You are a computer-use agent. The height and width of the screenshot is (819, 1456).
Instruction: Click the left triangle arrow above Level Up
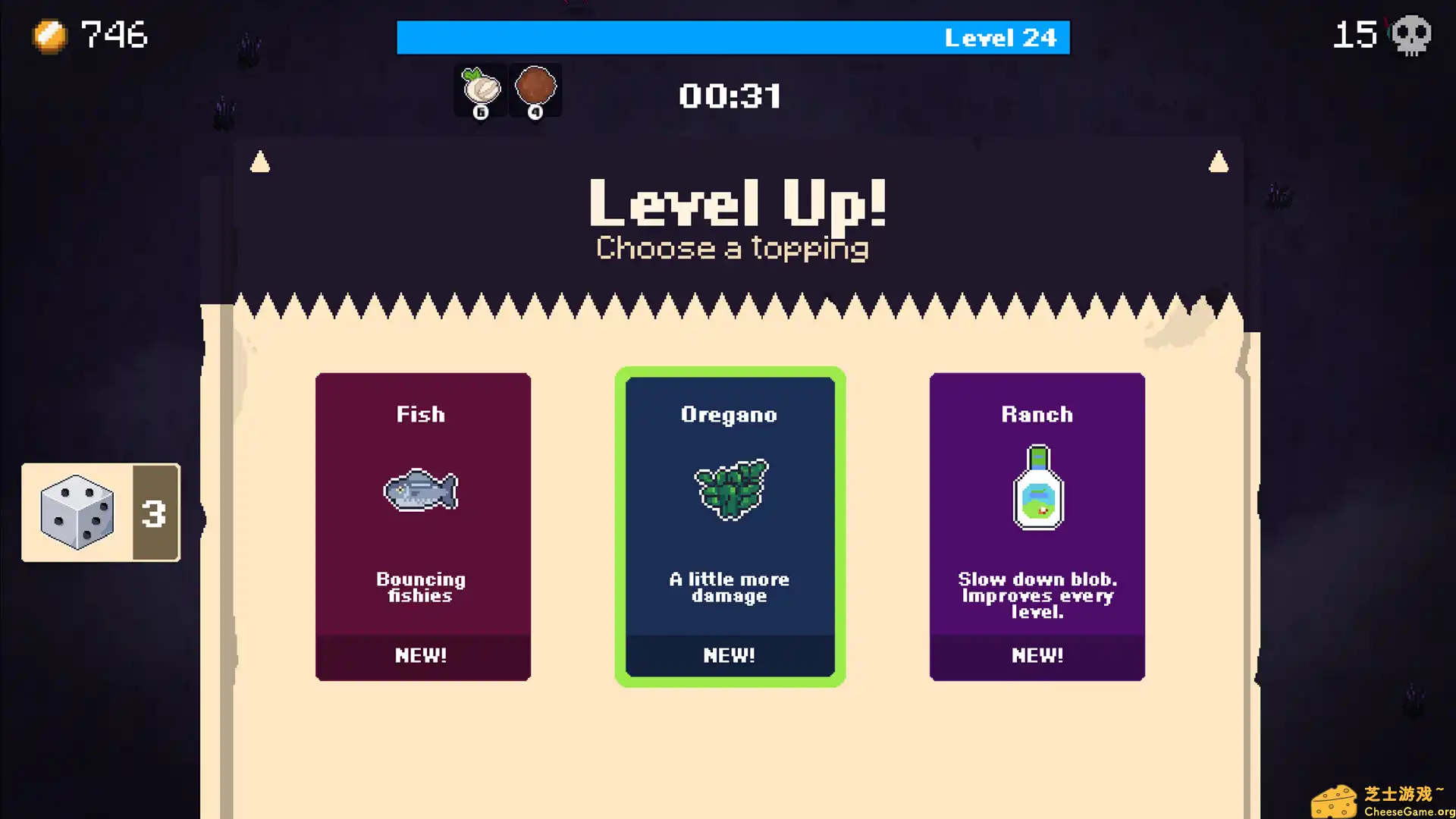click(x=261, y=160)
